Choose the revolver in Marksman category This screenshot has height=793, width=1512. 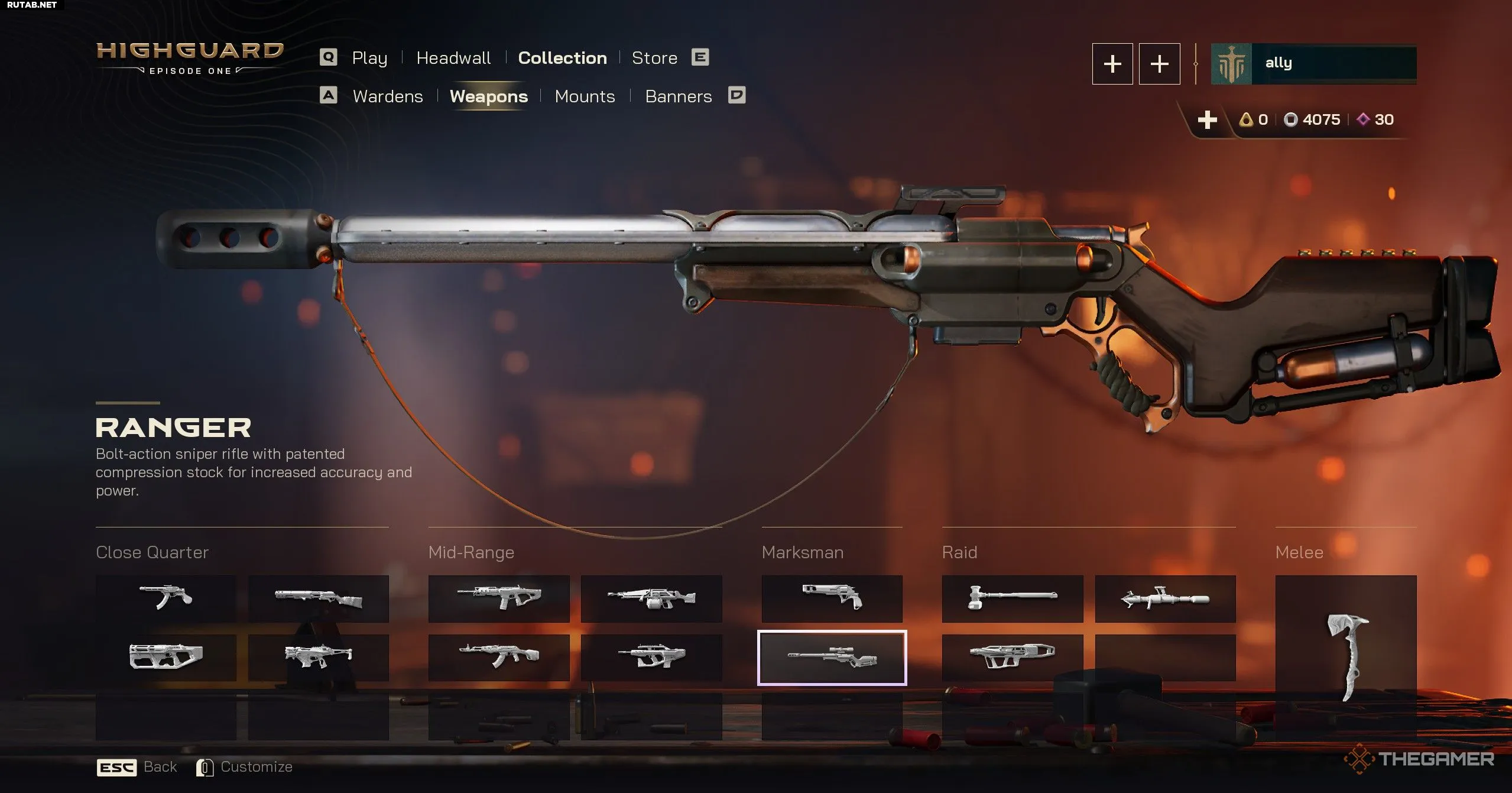[x=832, y=598]
